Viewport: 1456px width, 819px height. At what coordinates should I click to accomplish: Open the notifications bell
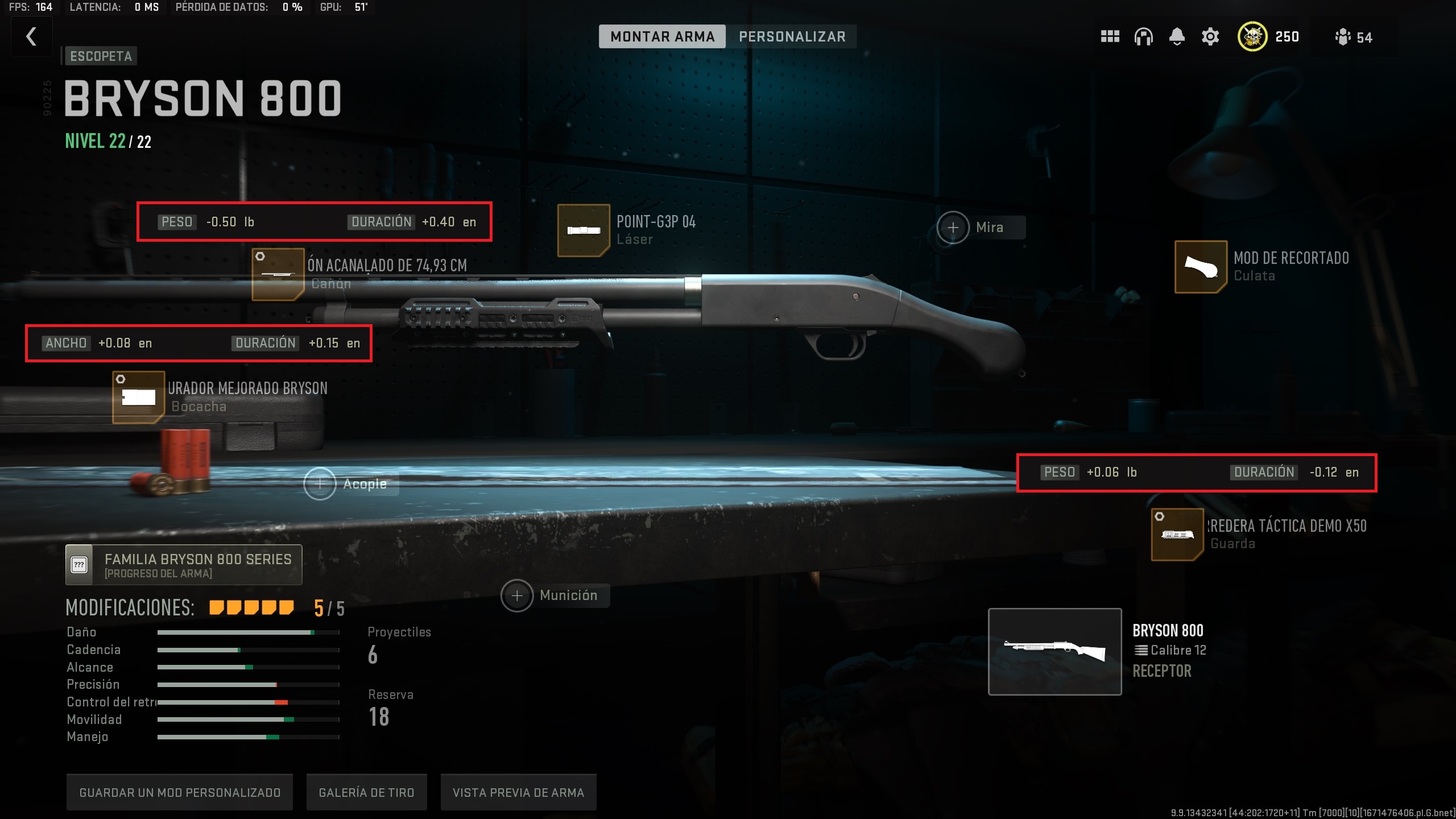(1176, 36)
